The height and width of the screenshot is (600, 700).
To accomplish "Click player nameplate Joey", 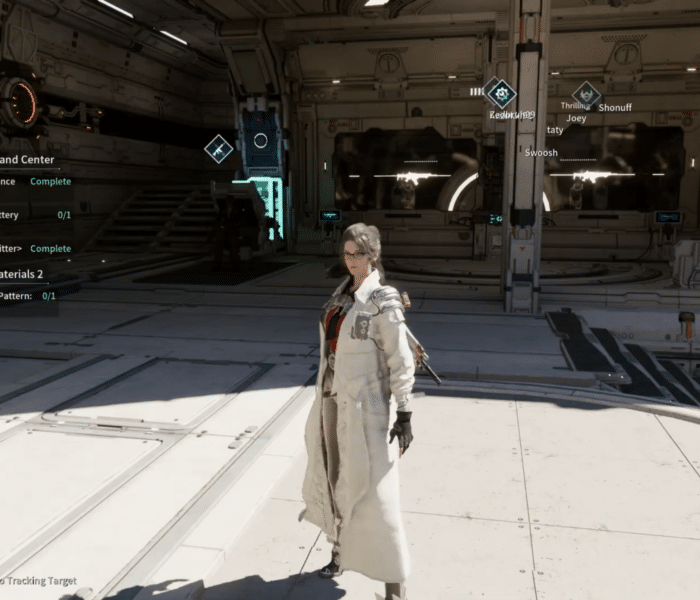I will click(x=576, y=118).
